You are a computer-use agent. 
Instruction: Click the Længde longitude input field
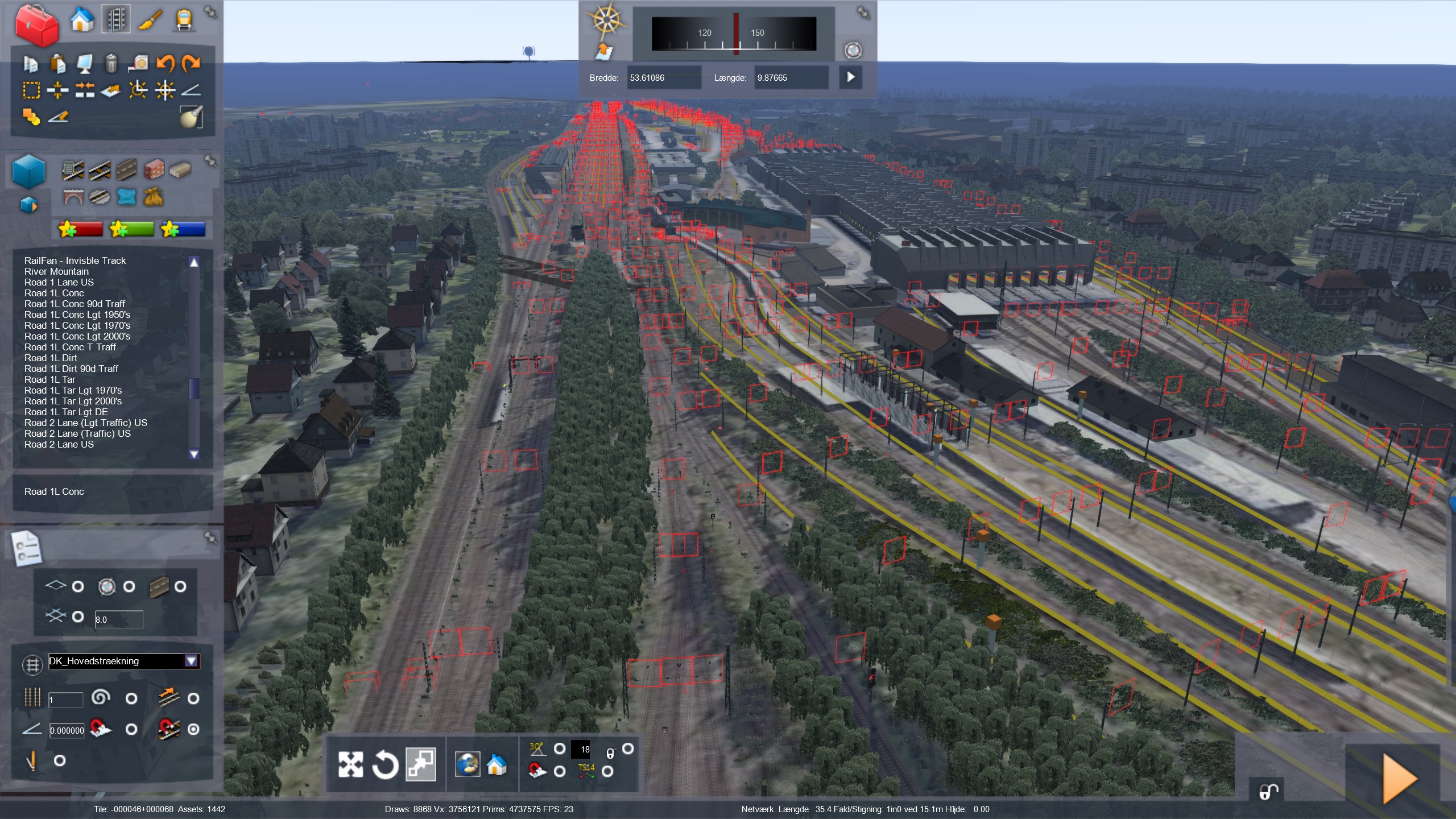pyautogui.click(x=791, y=78)
